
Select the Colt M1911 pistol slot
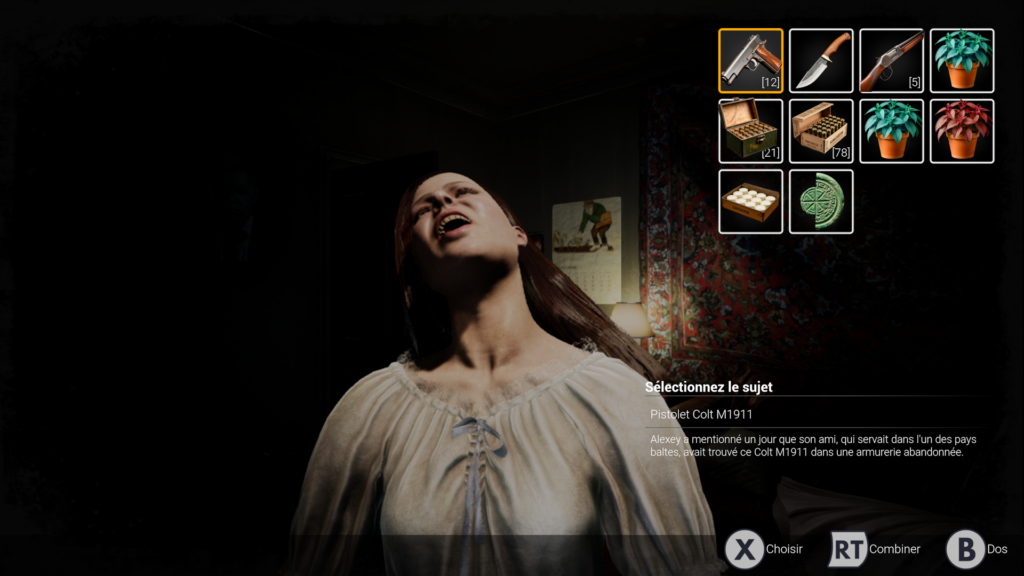(x=750, y=61)
